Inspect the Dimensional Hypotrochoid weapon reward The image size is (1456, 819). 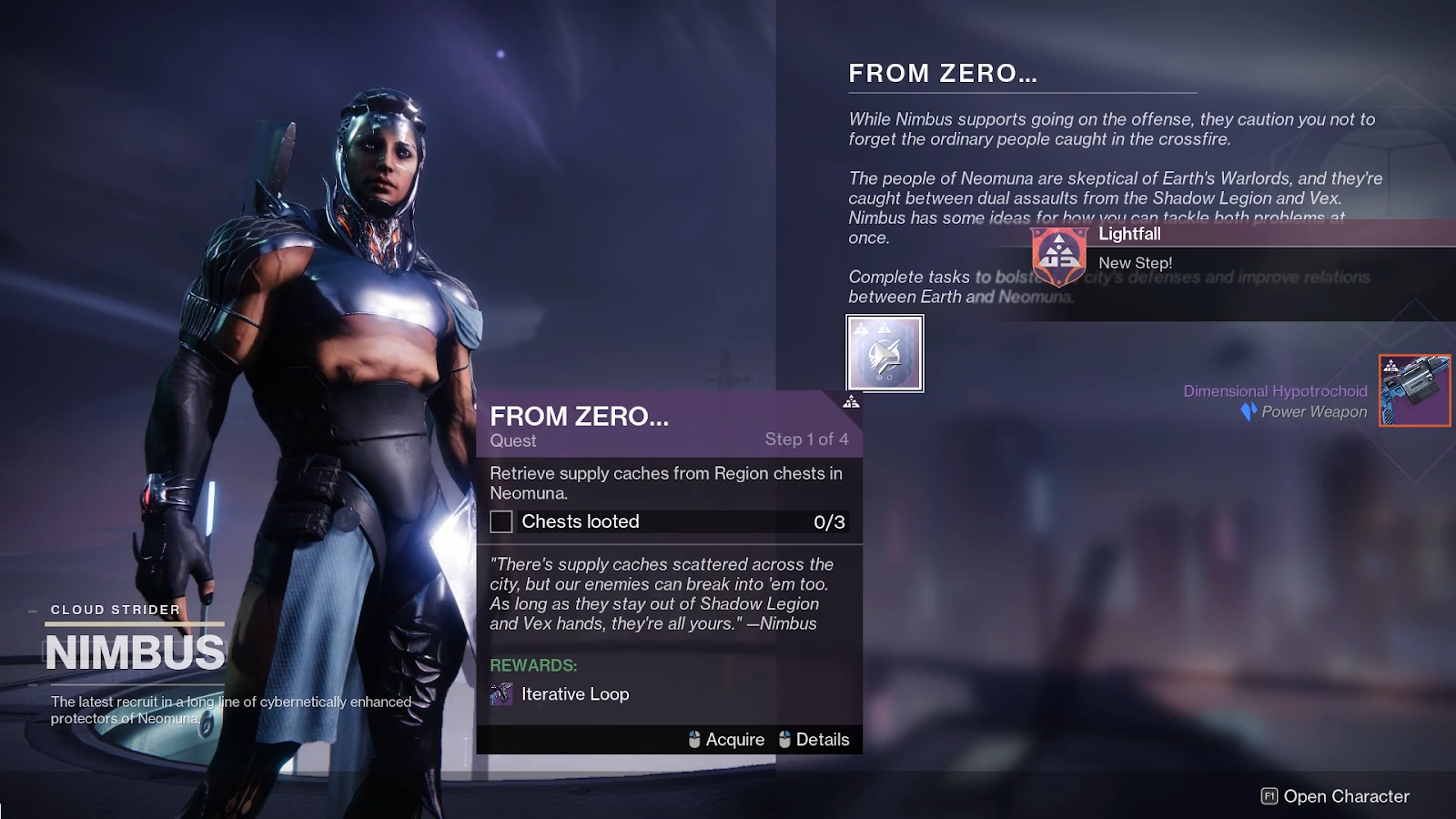coord(1414,390)
